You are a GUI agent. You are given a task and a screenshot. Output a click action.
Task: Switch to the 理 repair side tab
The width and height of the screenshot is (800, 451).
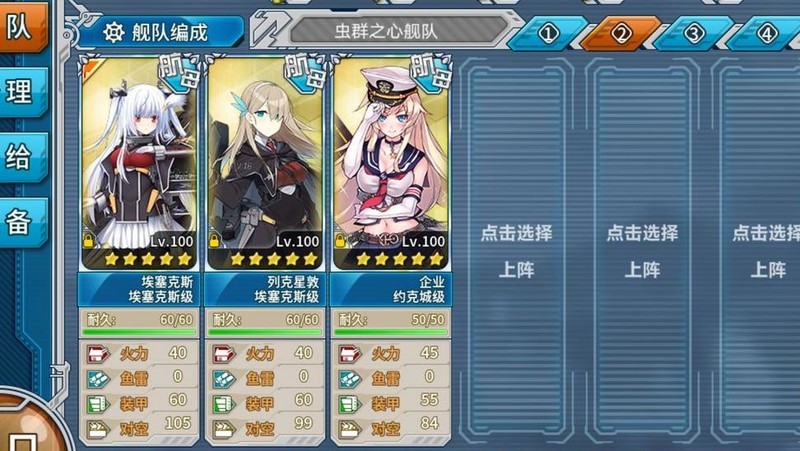(x=22, y=92)
